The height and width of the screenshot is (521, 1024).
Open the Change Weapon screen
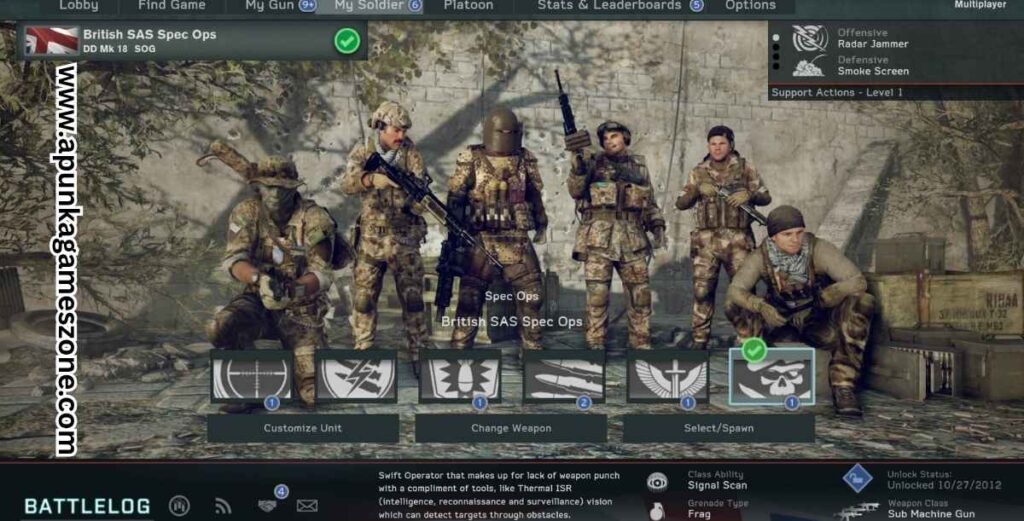[x=511, y=428]
